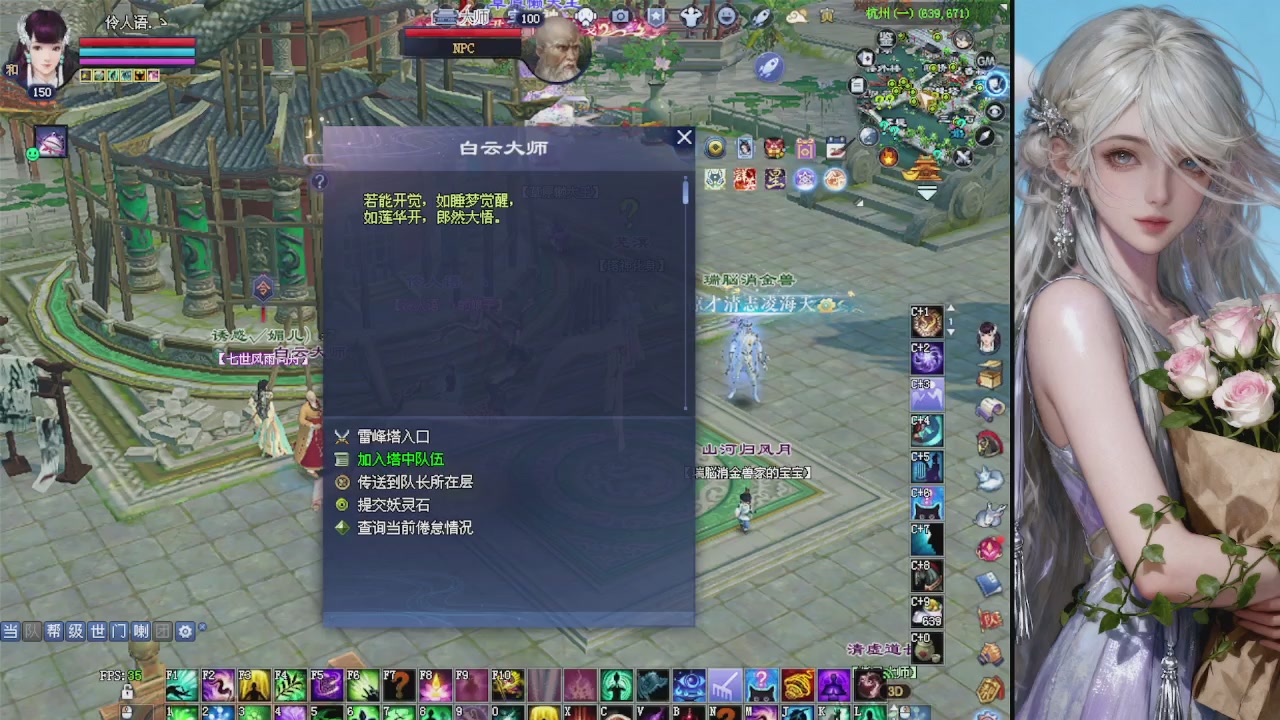Toggle the mouse lock icon below the padlock

click(128, 712)
